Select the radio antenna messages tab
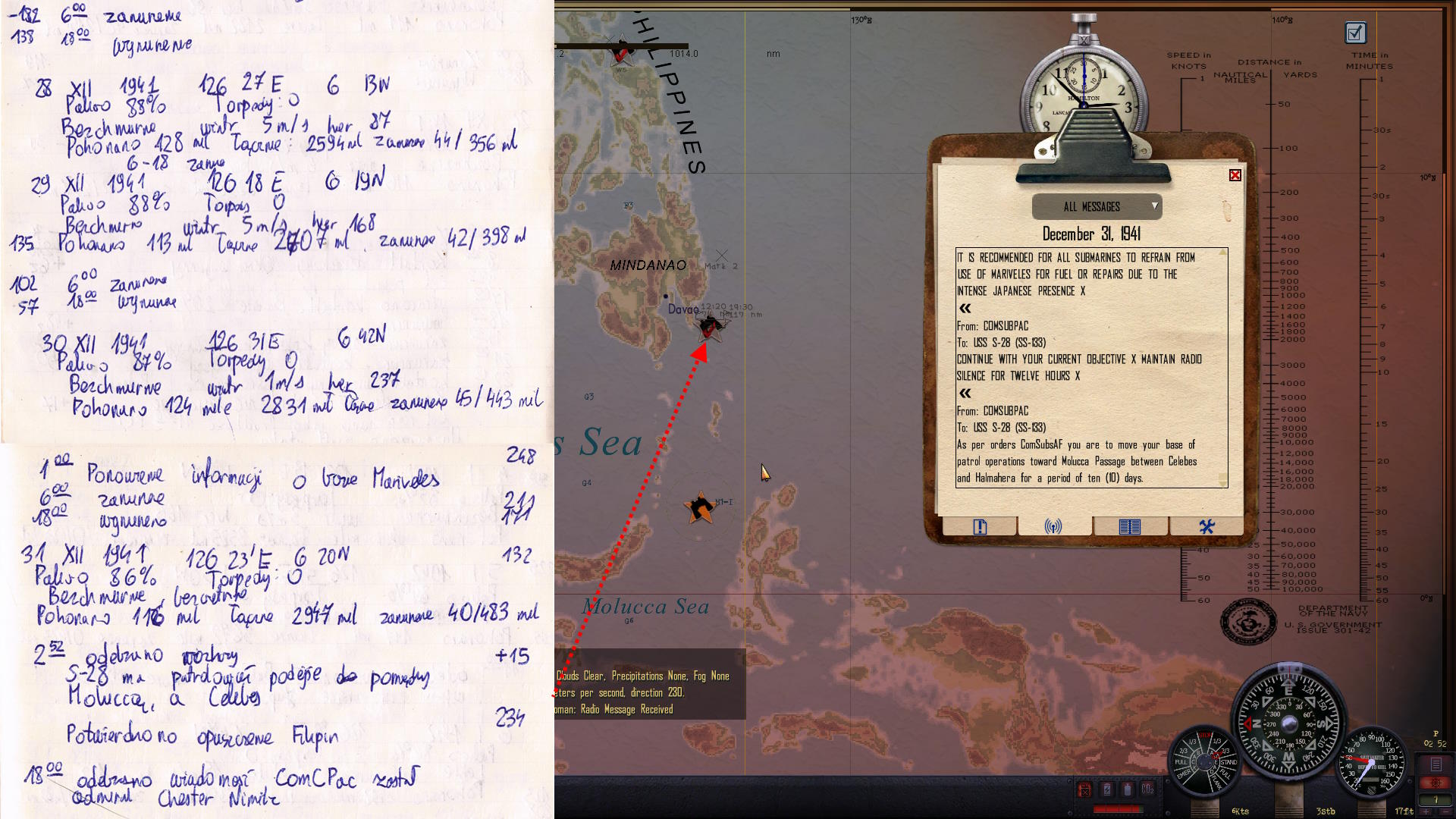This screenshot has width=1456, height=819. pos(1053,526)
